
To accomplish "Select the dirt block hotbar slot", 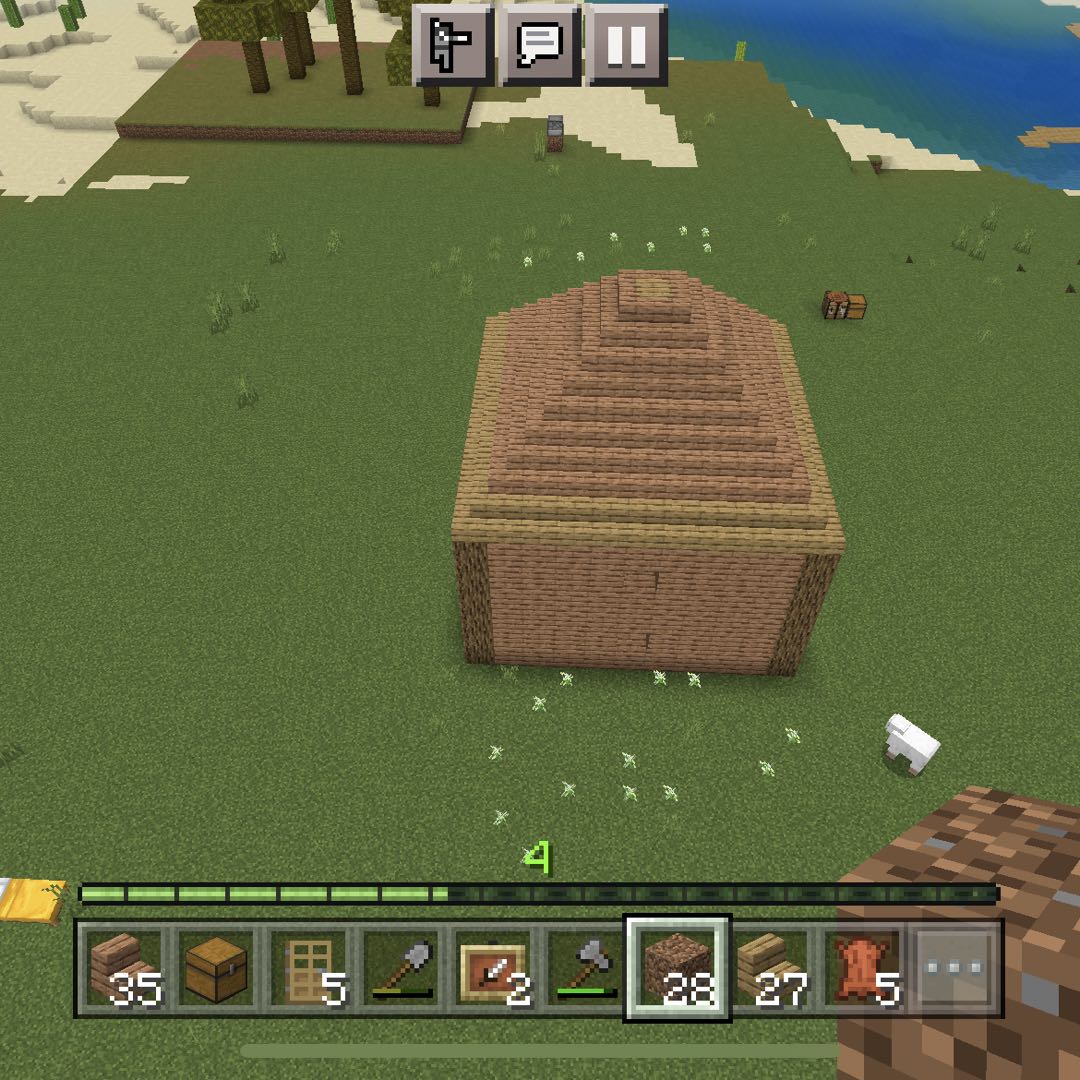I will pyautogui.click(x=677, y=968).
